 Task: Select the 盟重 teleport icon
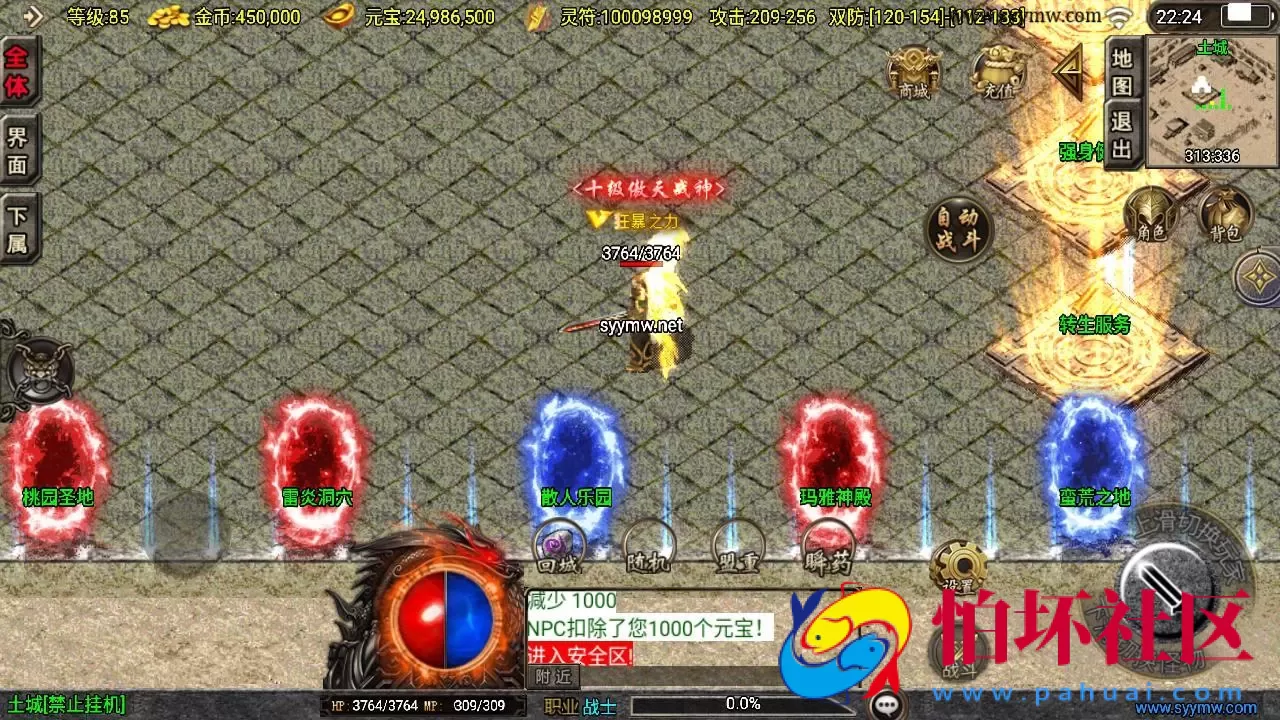pyautogui.click(x=740, y=549)
